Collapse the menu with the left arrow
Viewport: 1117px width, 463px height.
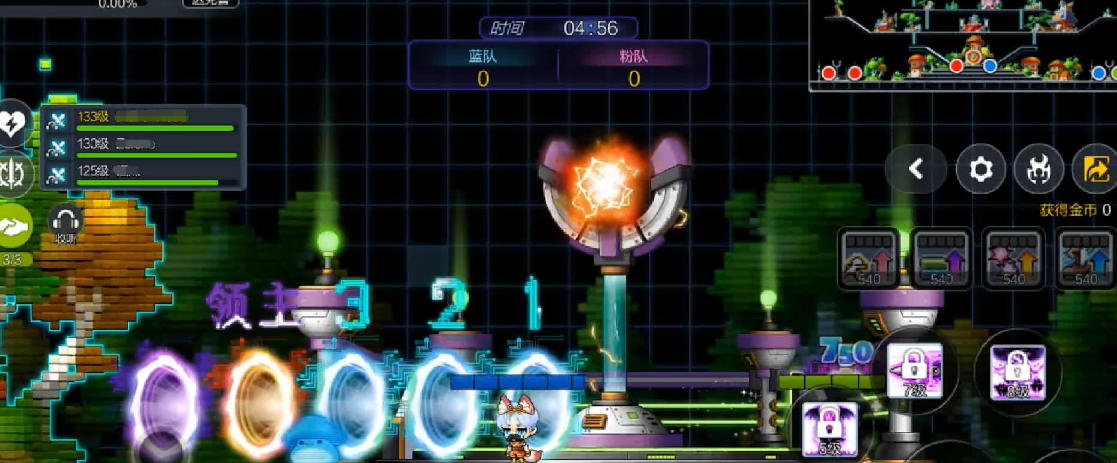[915, 170]
